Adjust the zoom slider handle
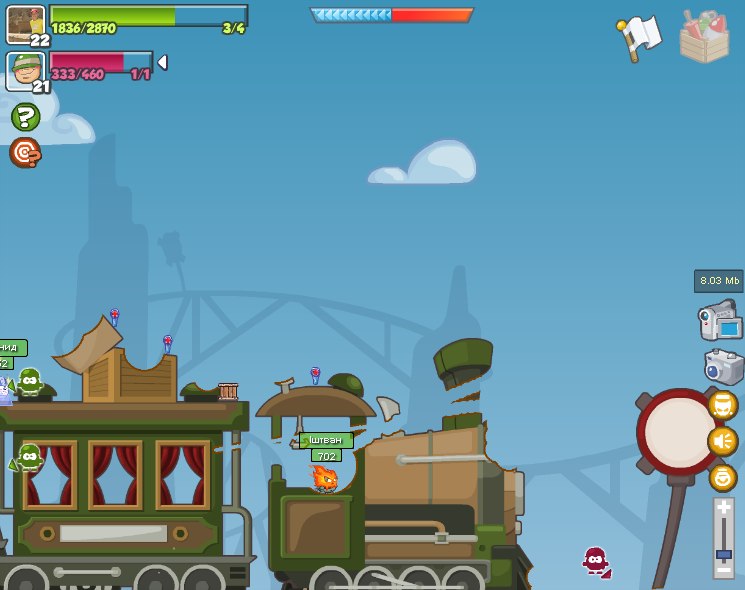 [x=724, y=553]
